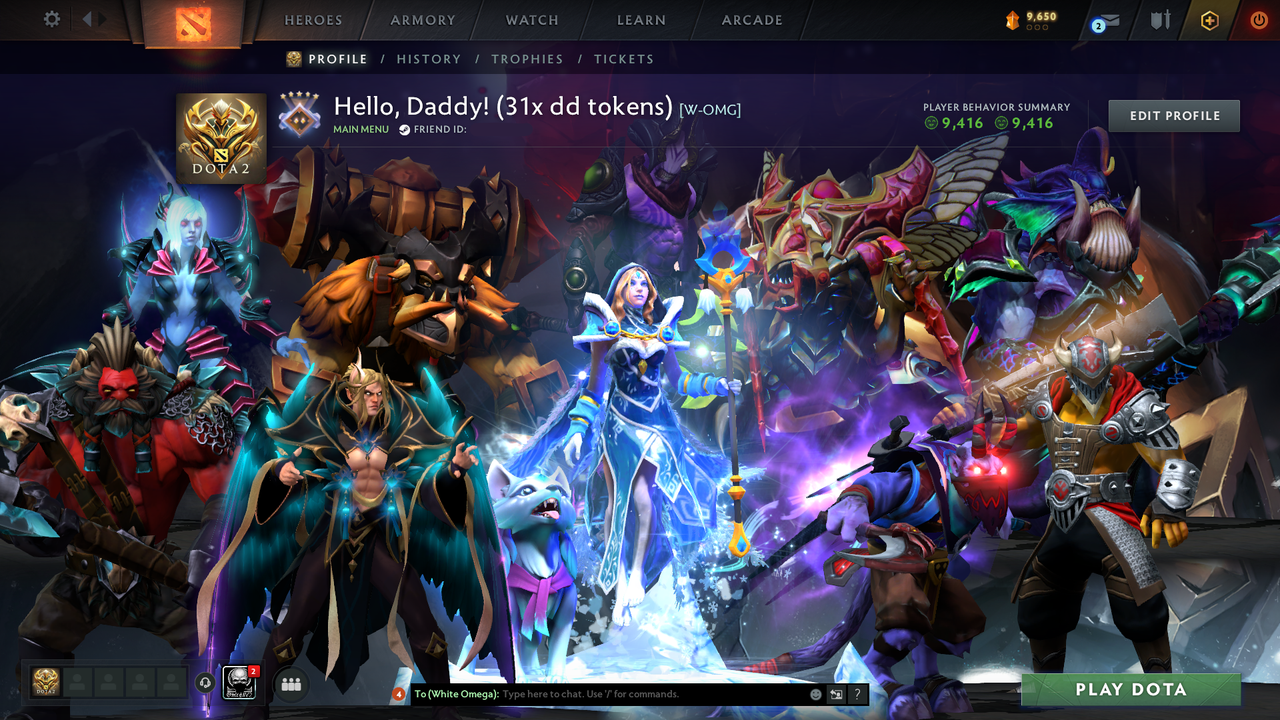
Task: Open the mail notifications inbox icon
Action: pos(1103,20)
